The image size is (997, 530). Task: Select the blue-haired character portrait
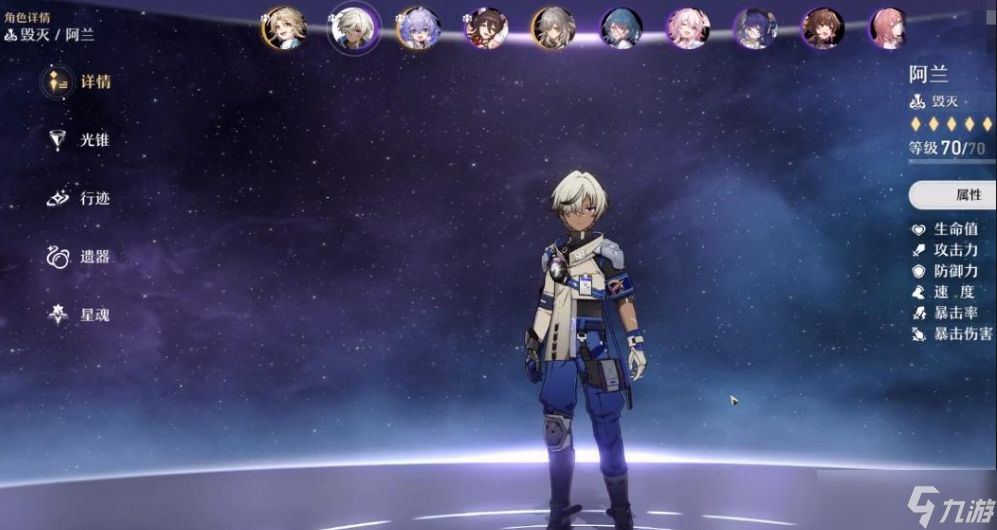(620, 28)
